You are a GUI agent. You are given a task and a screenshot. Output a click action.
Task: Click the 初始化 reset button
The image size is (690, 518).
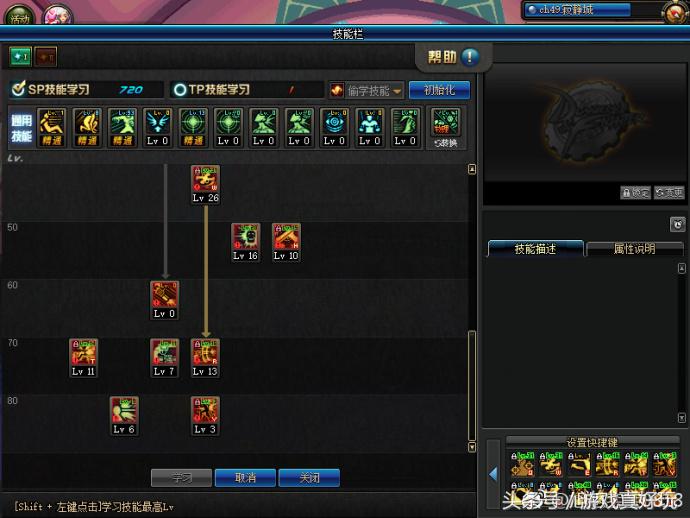click(439, 90)
